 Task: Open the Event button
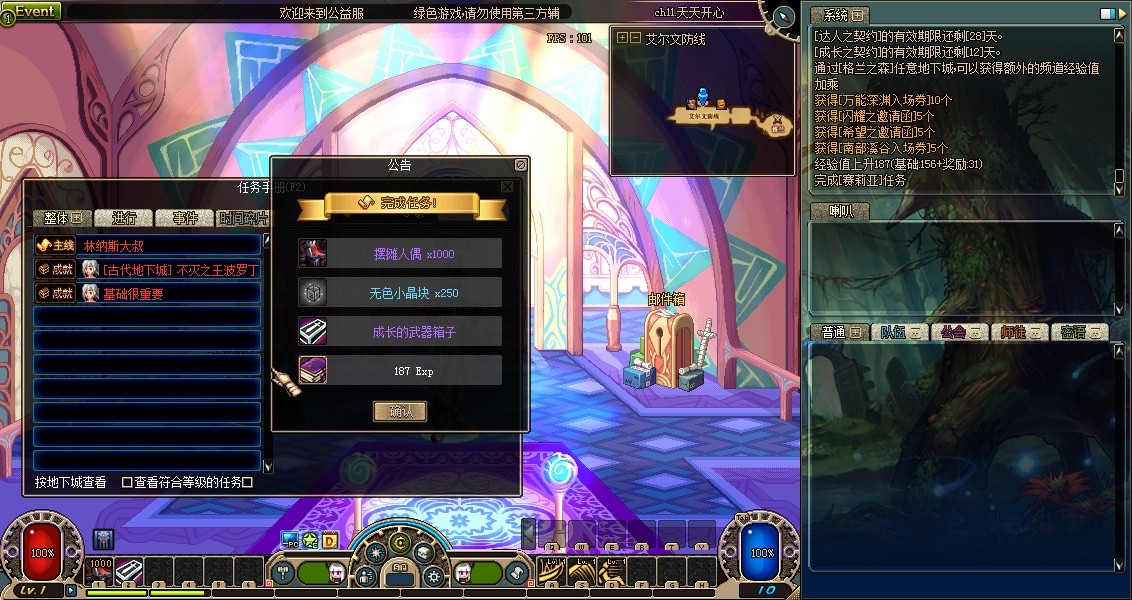click(x=33, y=11)
